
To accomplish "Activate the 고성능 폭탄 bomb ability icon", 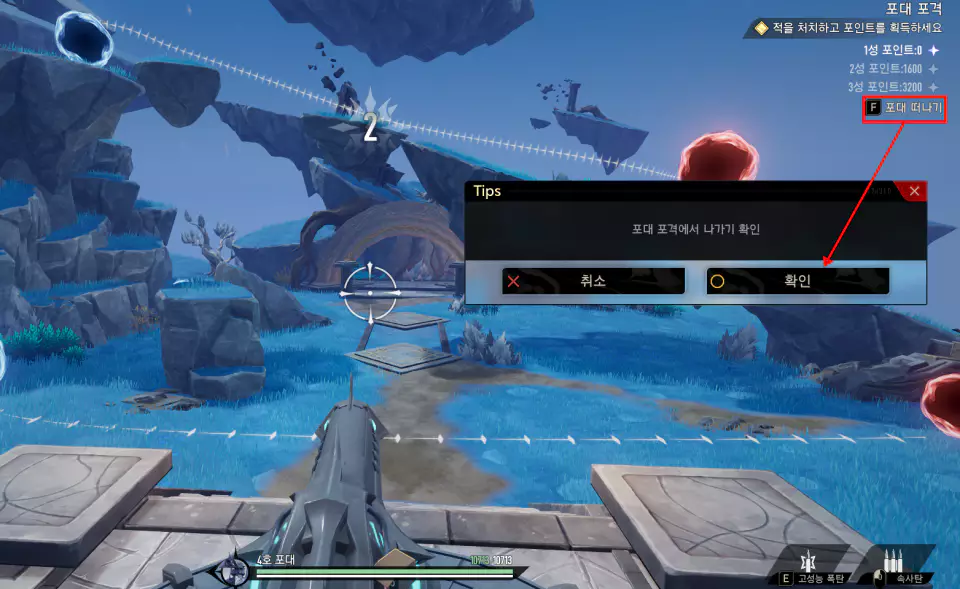I will pyautogui.click(x=808, y=560).
